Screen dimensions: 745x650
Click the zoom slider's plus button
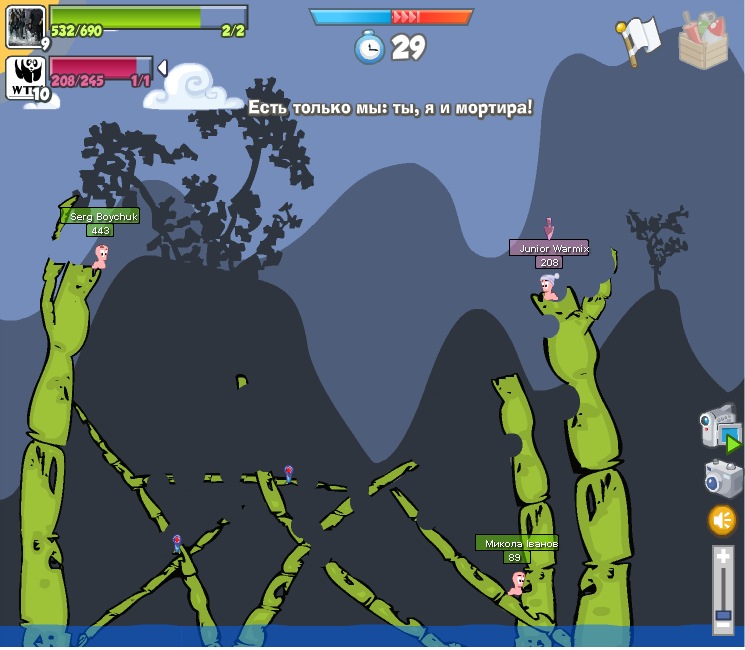pos(723,556)
